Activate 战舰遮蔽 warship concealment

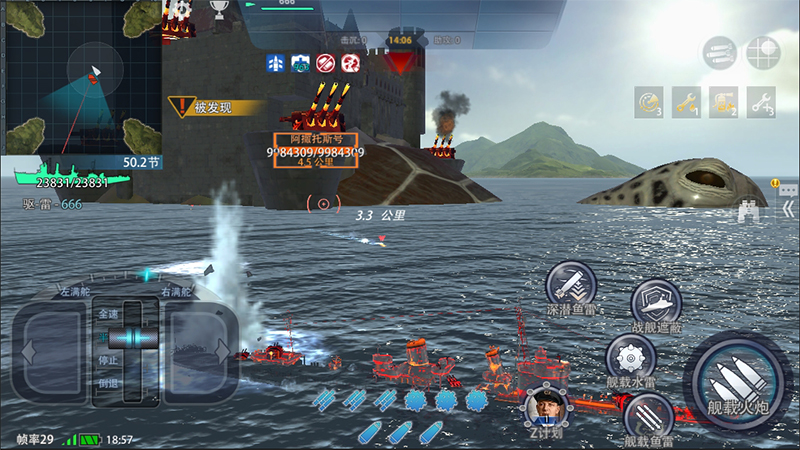coord(656,302)
